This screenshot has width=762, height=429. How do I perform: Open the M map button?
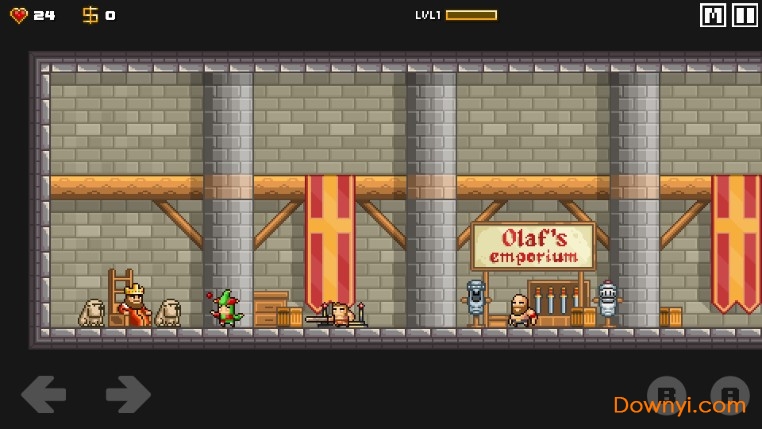(713, 15)
